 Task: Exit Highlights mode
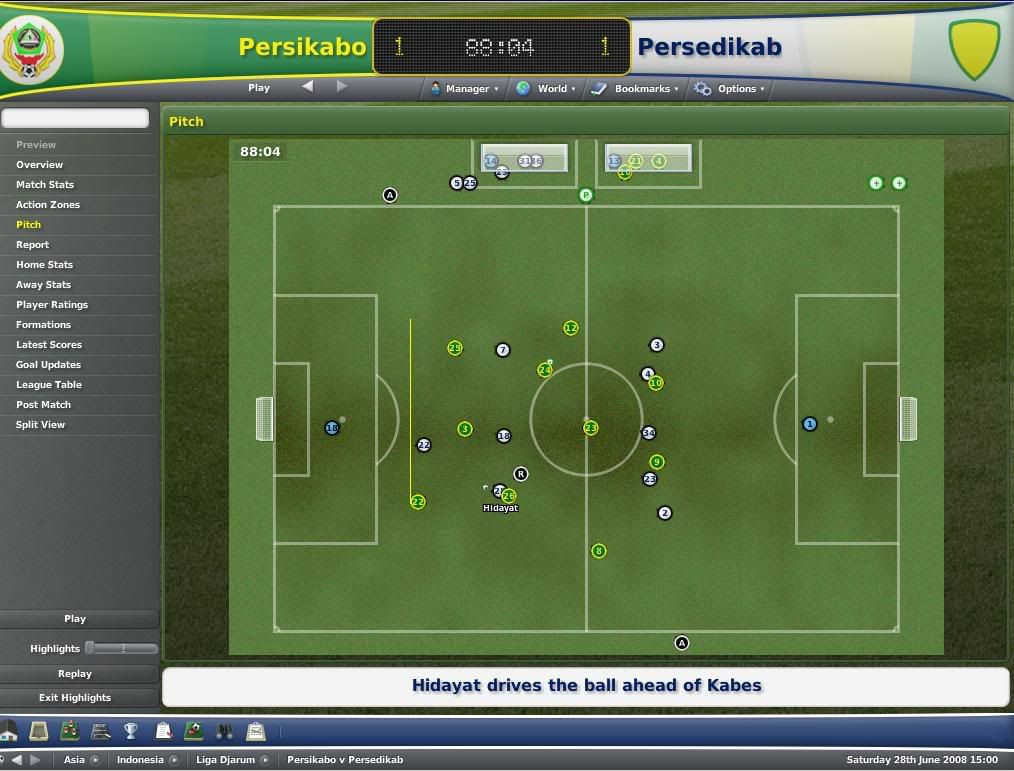click(x=75, y=698)
